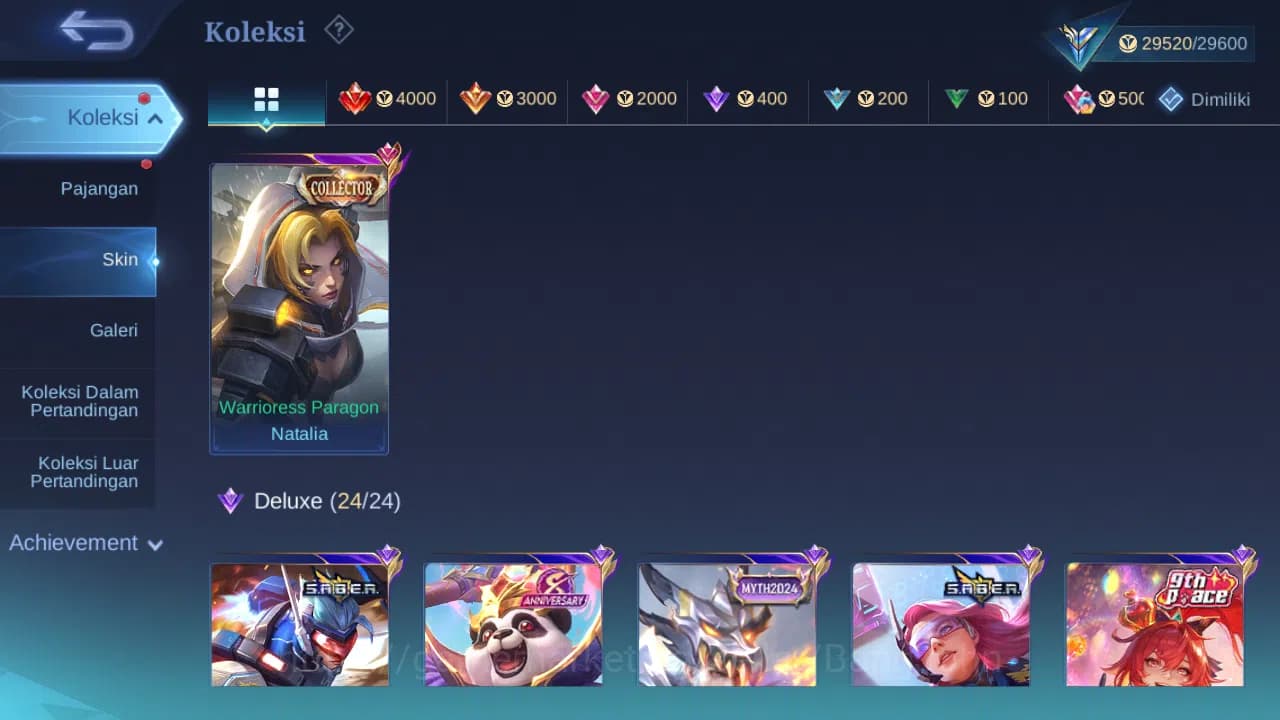Open the Warrioress Paragon Natalia skin card
The width and height of the screenshot is (1280, 720).
[299, 300]
